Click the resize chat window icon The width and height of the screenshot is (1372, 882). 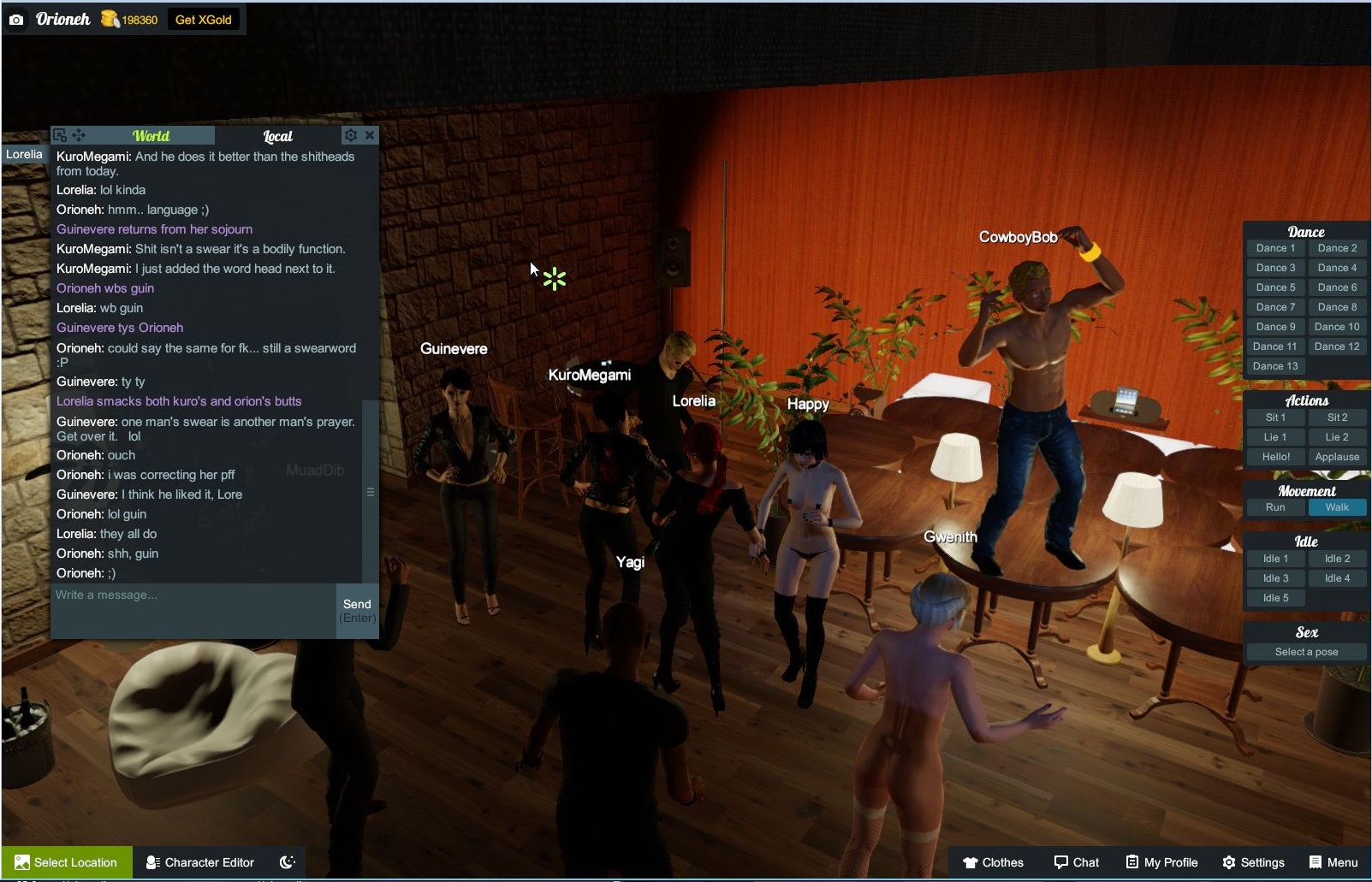click(59, 134)
